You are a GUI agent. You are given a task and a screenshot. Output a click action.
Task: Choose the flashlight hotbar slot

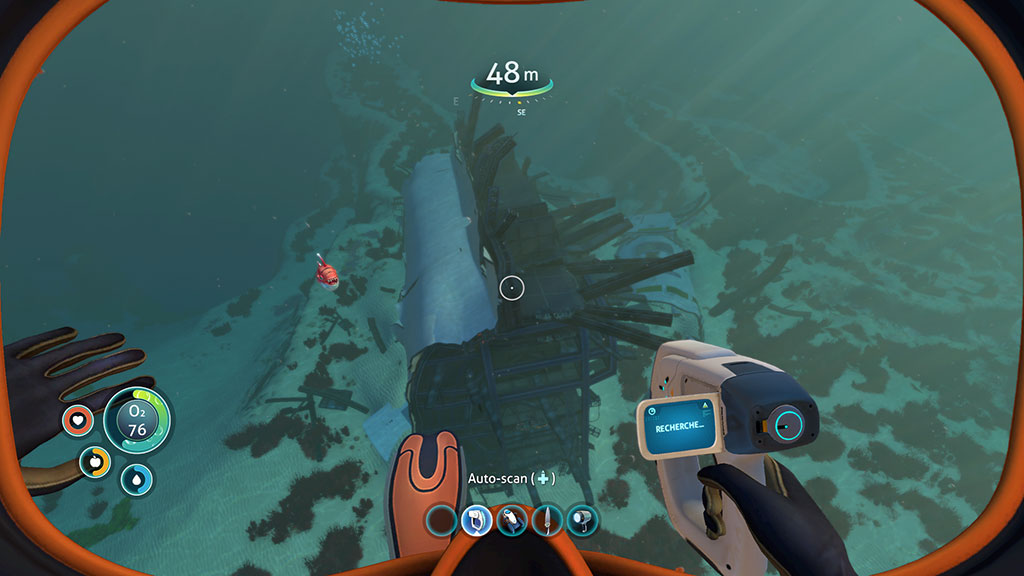(582, 520)
